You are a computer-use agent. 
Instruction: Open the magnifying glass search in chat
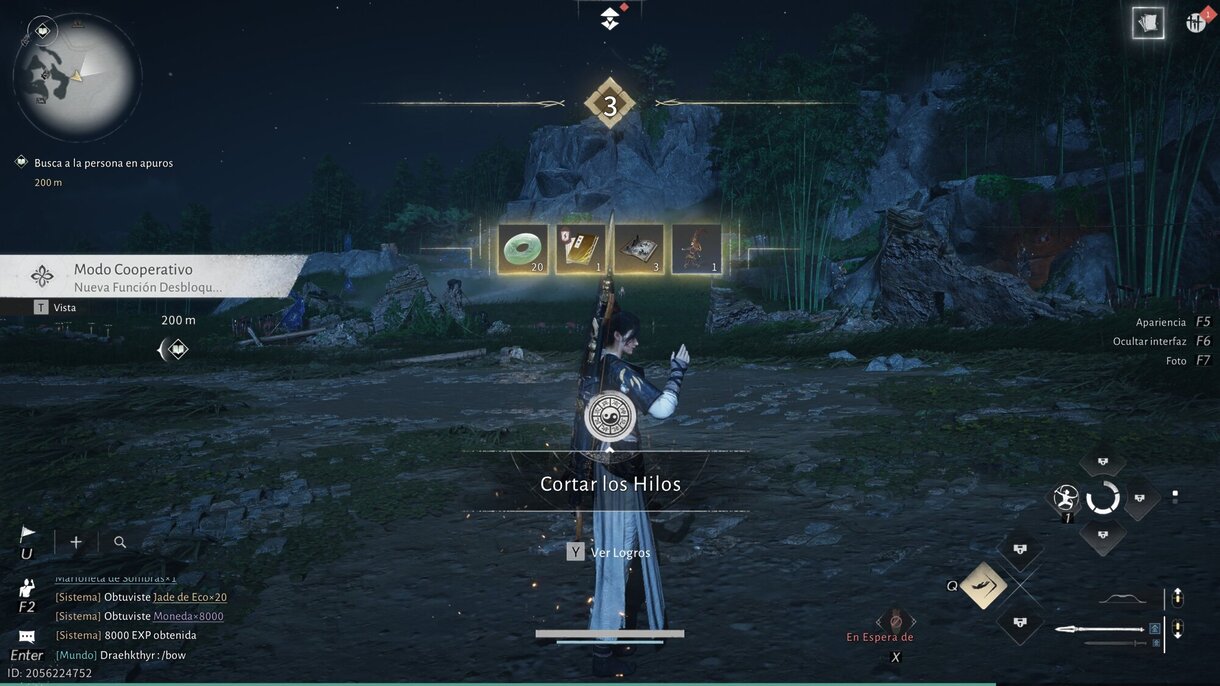pyautogui.click(x=120, y=542)
